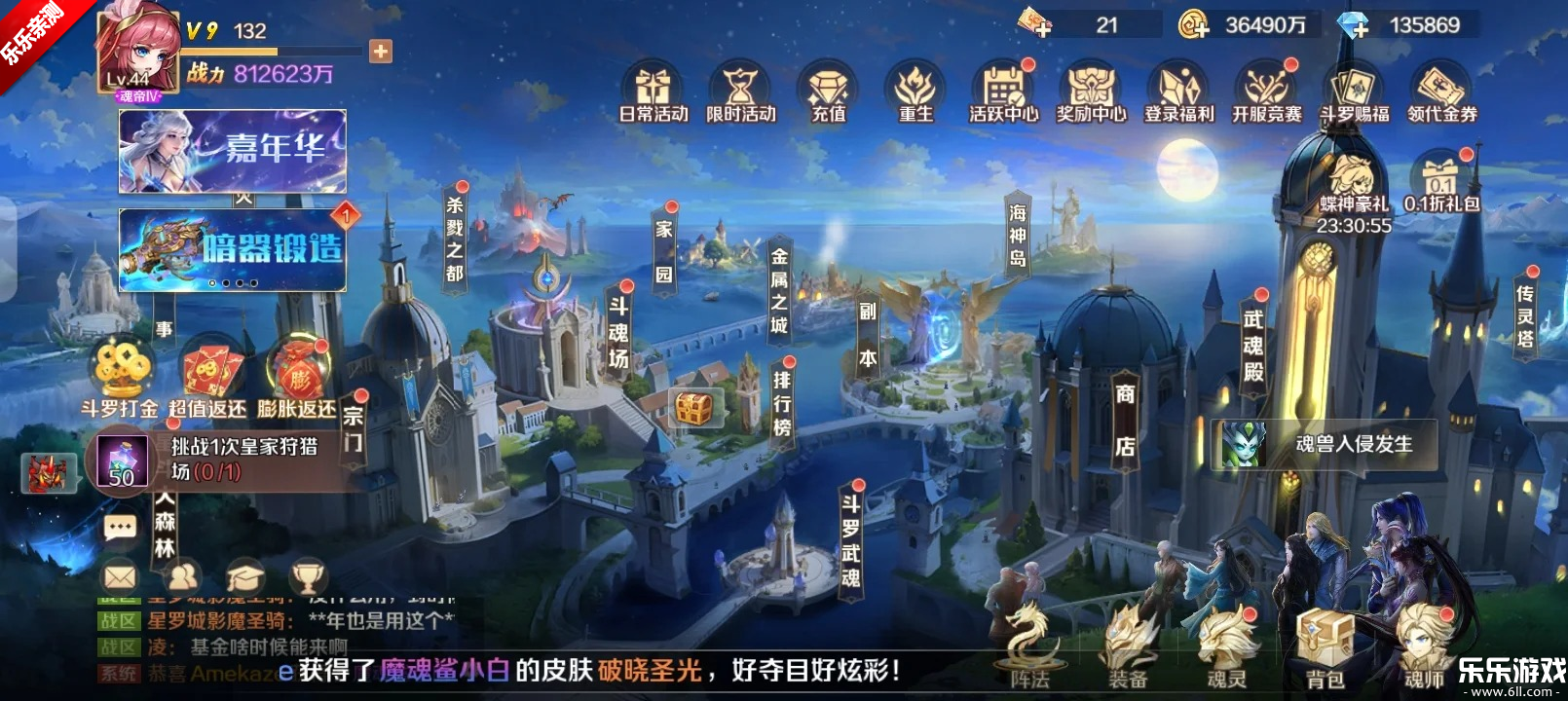Claim 登录福利 login rewards
1568x701 pixels.
click(1178, 92)
